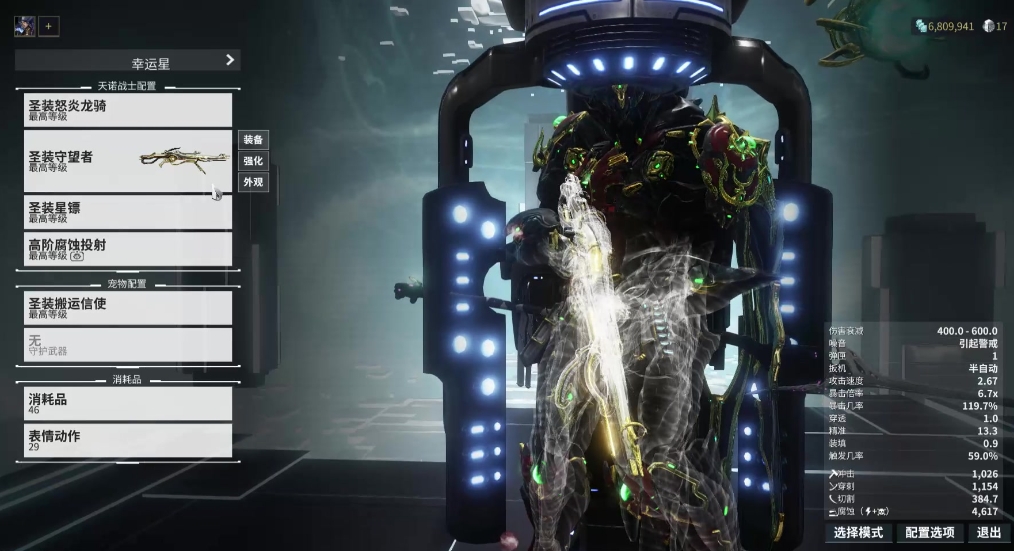Open the 消耗品 gear list
Image resolution: width=1014 pixels, height=551 pixels.
(x=127, y=403)
